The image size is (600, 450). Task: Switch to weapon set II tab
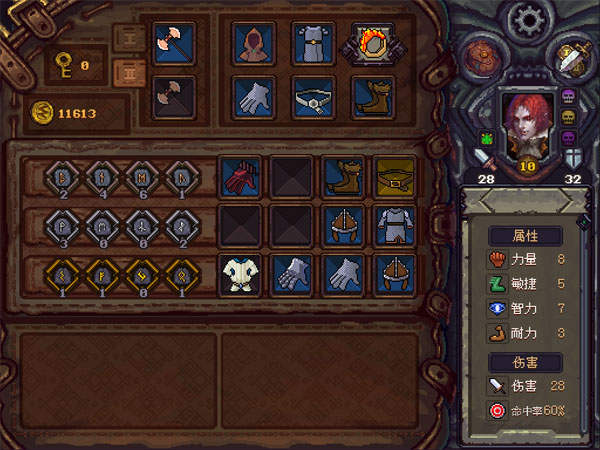[128, 74]
